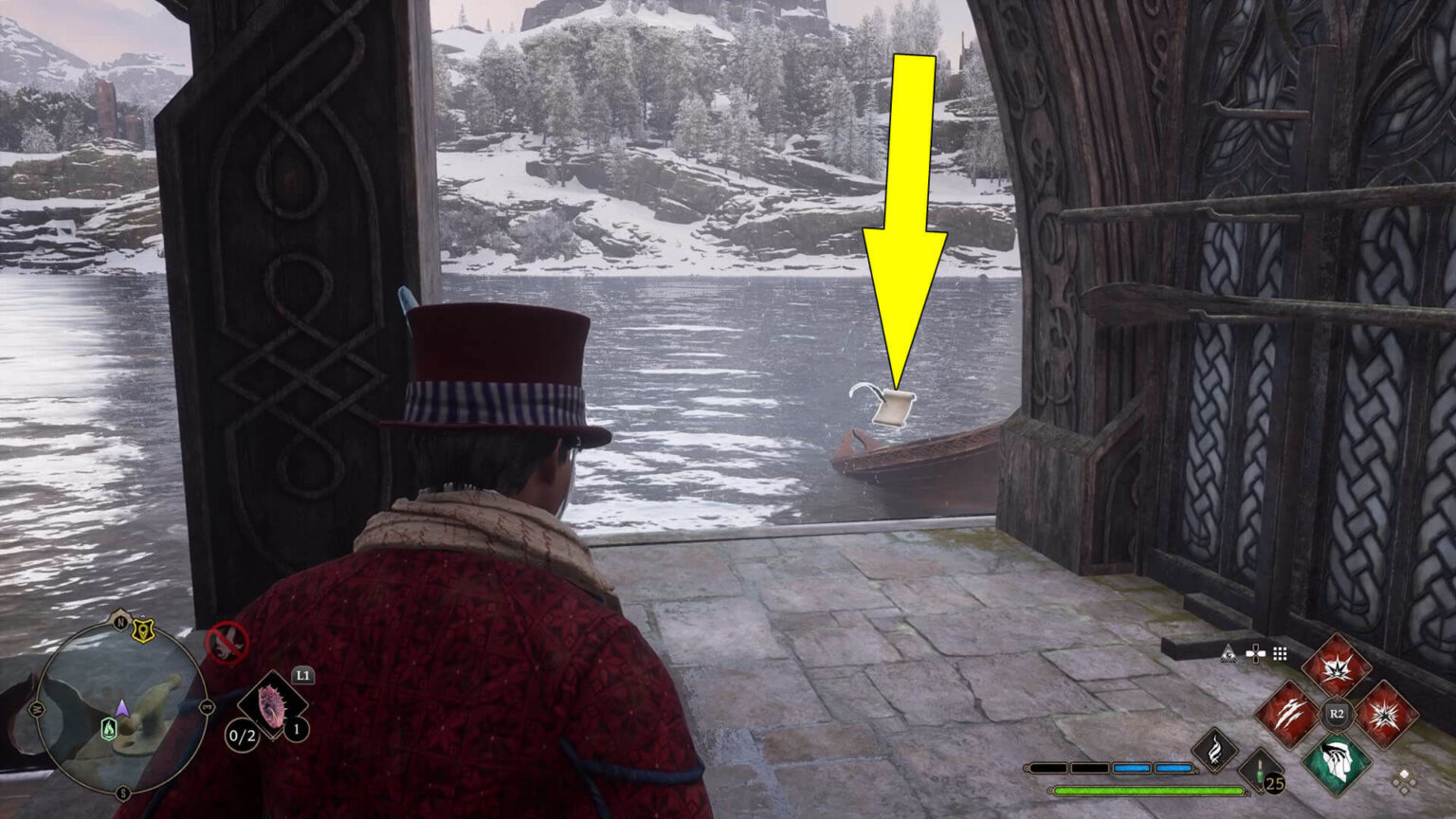Click the 0/2 counter beside the plant icon
1456x819 pixels.
pos(242,736)
